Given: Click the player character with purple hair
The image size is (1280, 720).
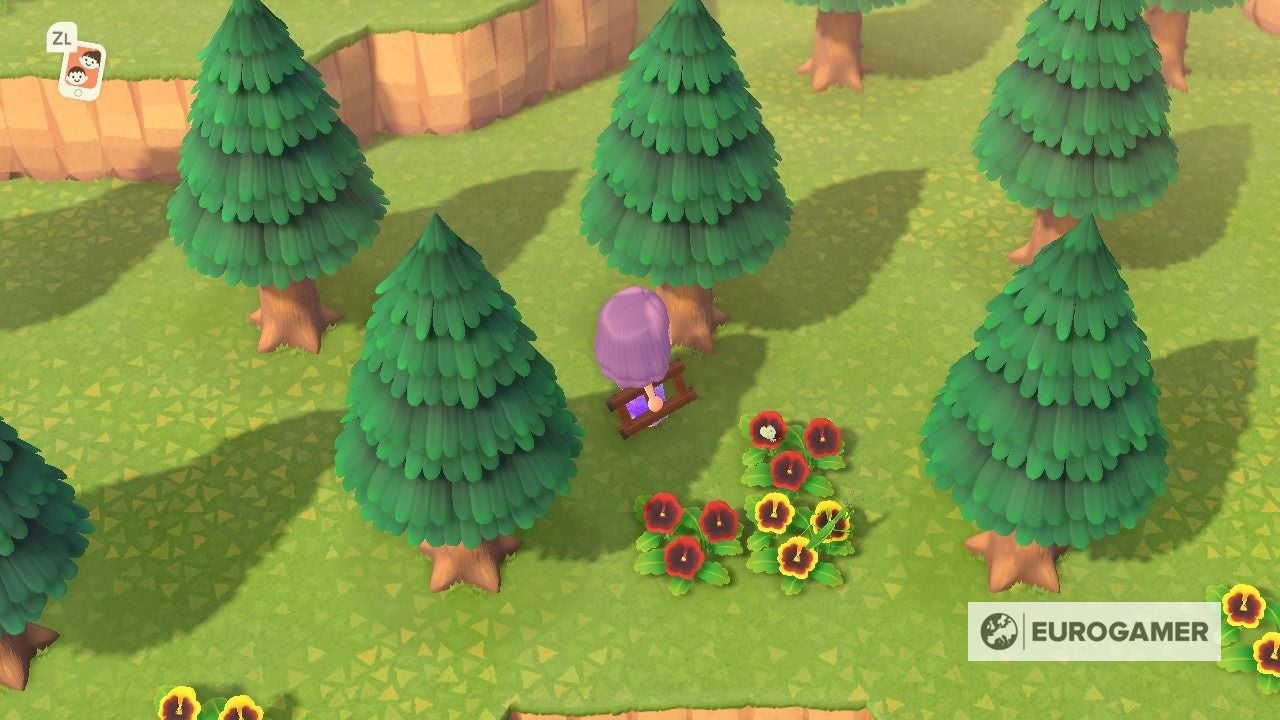Looking at the screenshot, I should point(630,340).
